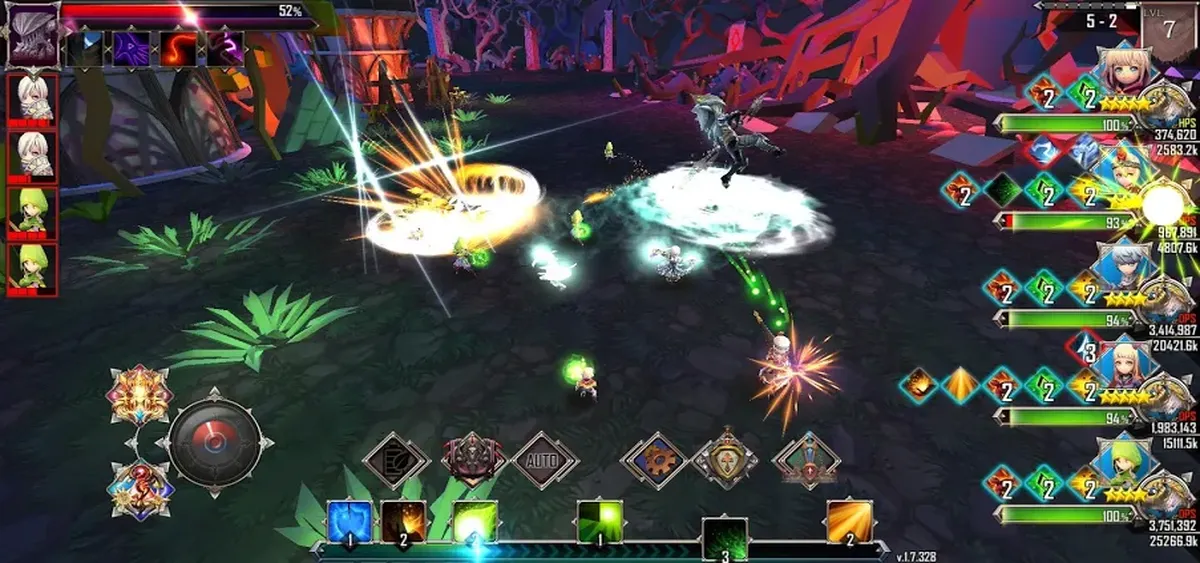The height and width of the screenshot is (563, 1200).
Task: Open the gear settings button
Action: [655, 461]
